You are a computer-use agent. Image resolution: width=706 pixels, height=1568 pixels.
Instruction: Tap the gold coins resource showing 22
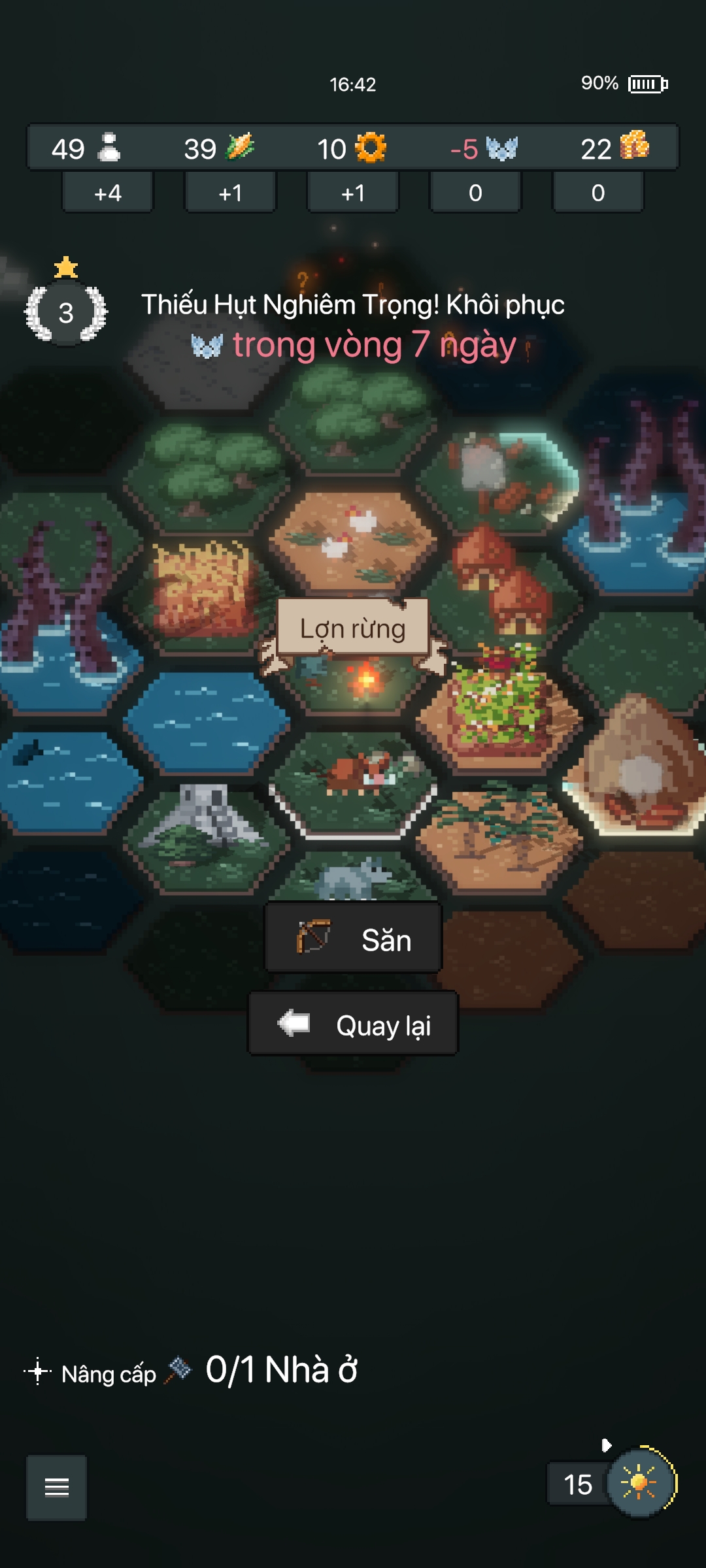(614, 148)
